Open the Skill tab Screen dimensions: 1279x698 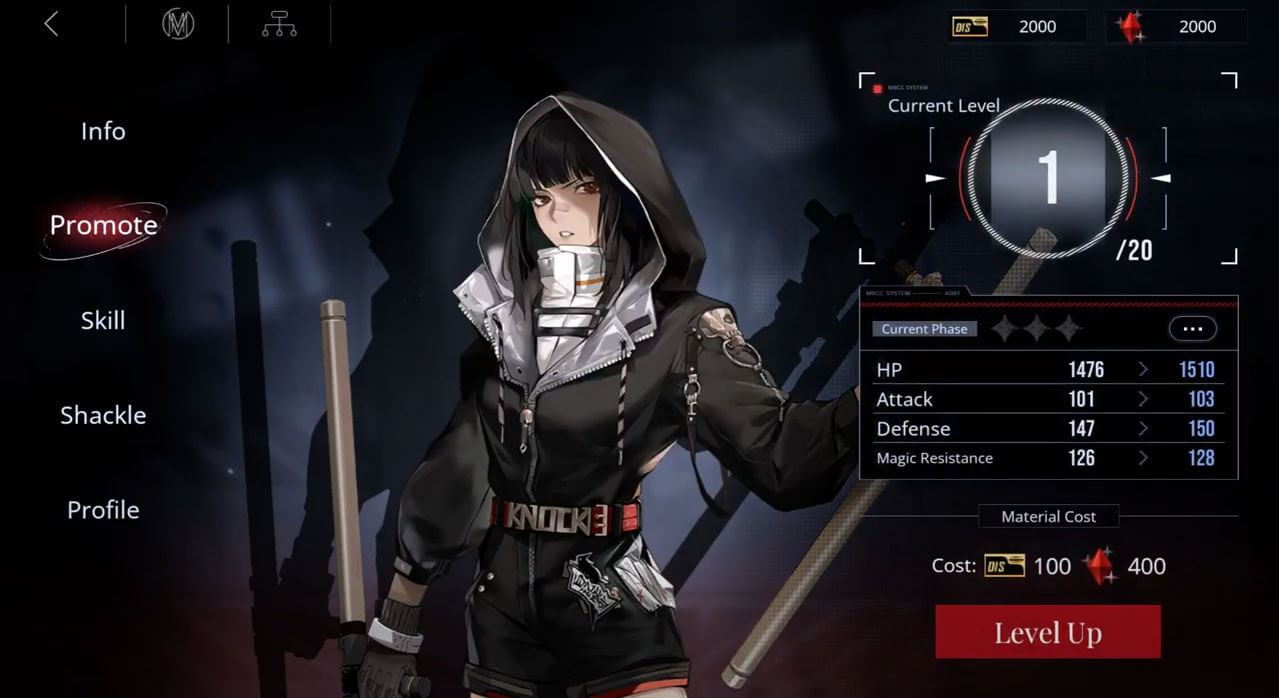coord(103,320)
